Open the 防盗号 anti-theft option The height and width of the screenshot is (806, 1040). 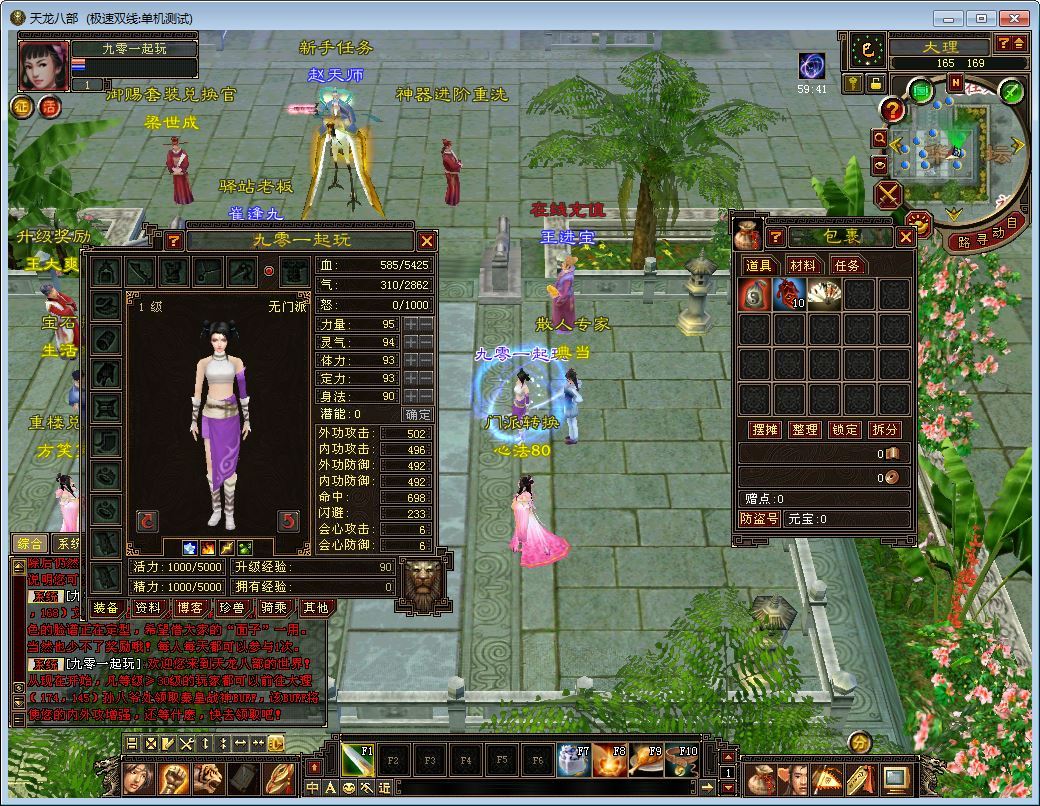(x=760, y=519)
